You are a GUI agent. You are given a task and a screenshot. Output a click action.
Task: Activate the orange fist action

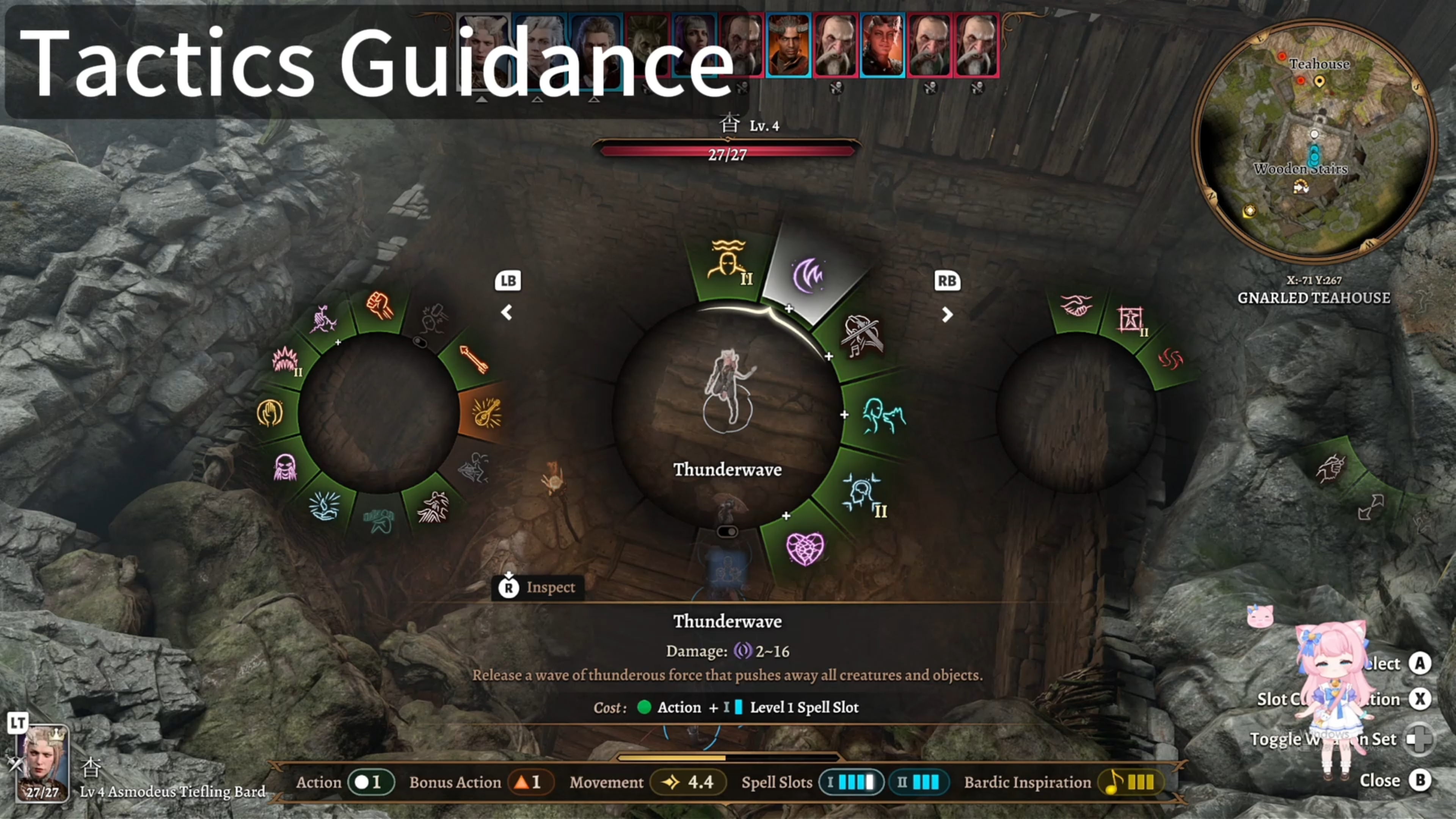[379, 306]
